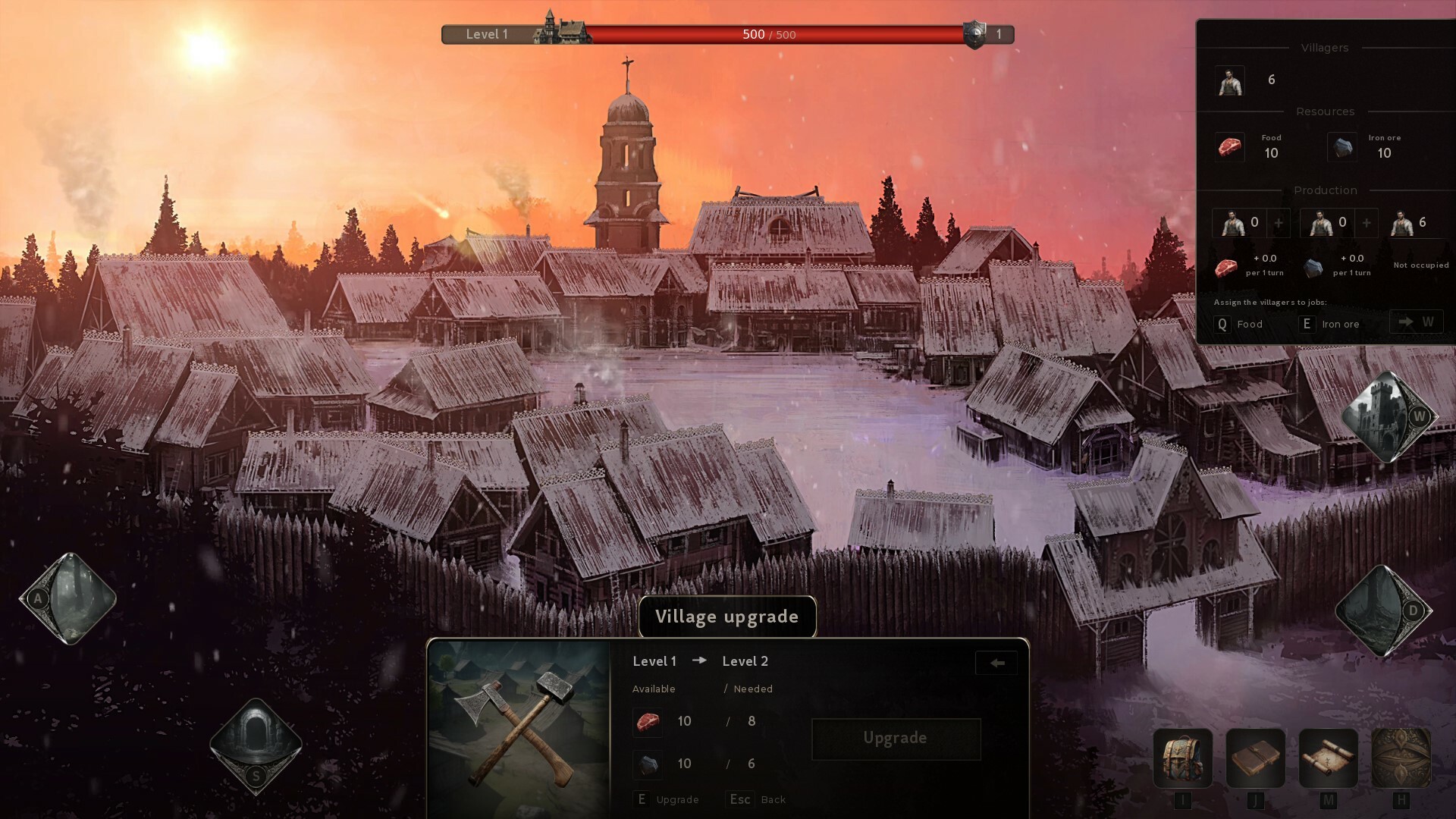Select the misty forest location diamond

click(x=68, y=598)
